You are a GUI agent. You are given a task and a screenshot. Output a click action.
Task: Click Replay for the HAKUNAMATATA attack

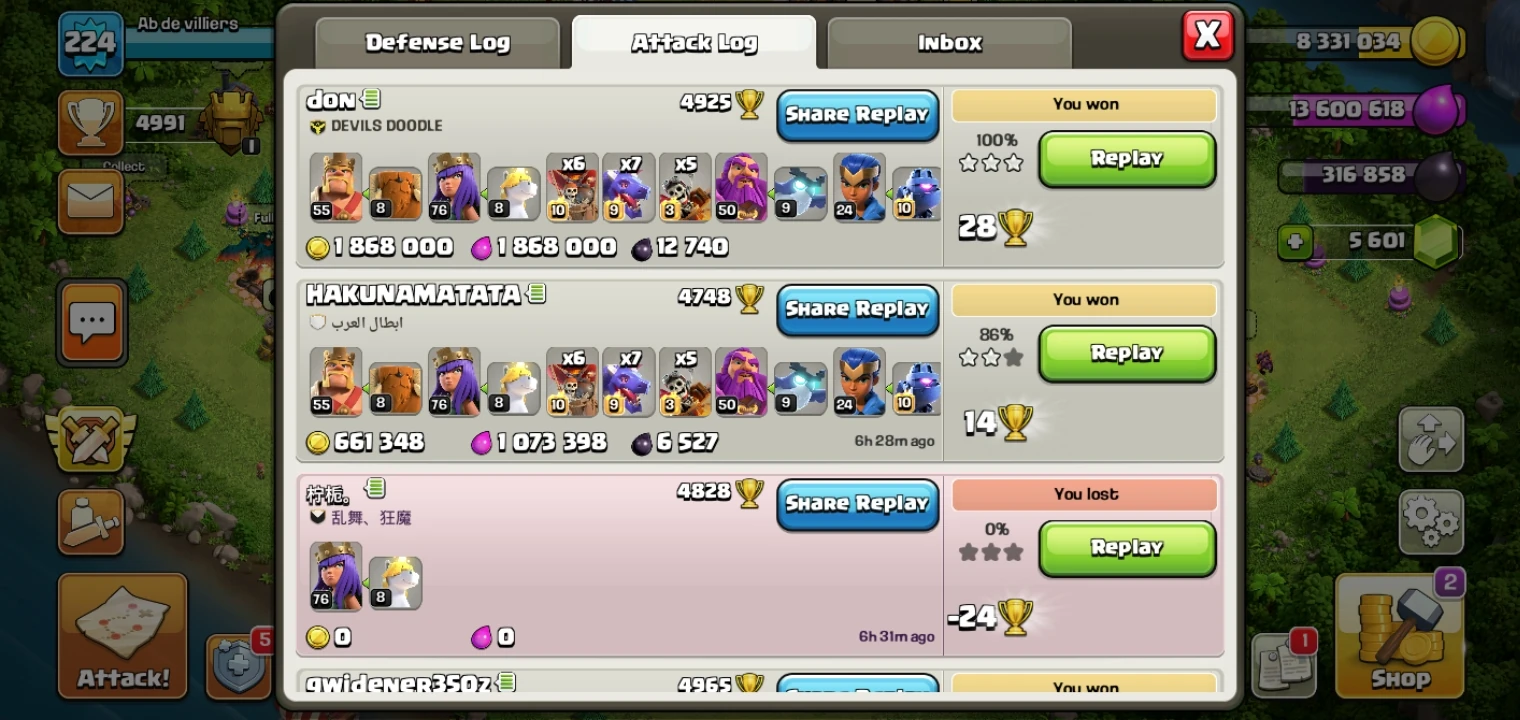point(1127,353)
